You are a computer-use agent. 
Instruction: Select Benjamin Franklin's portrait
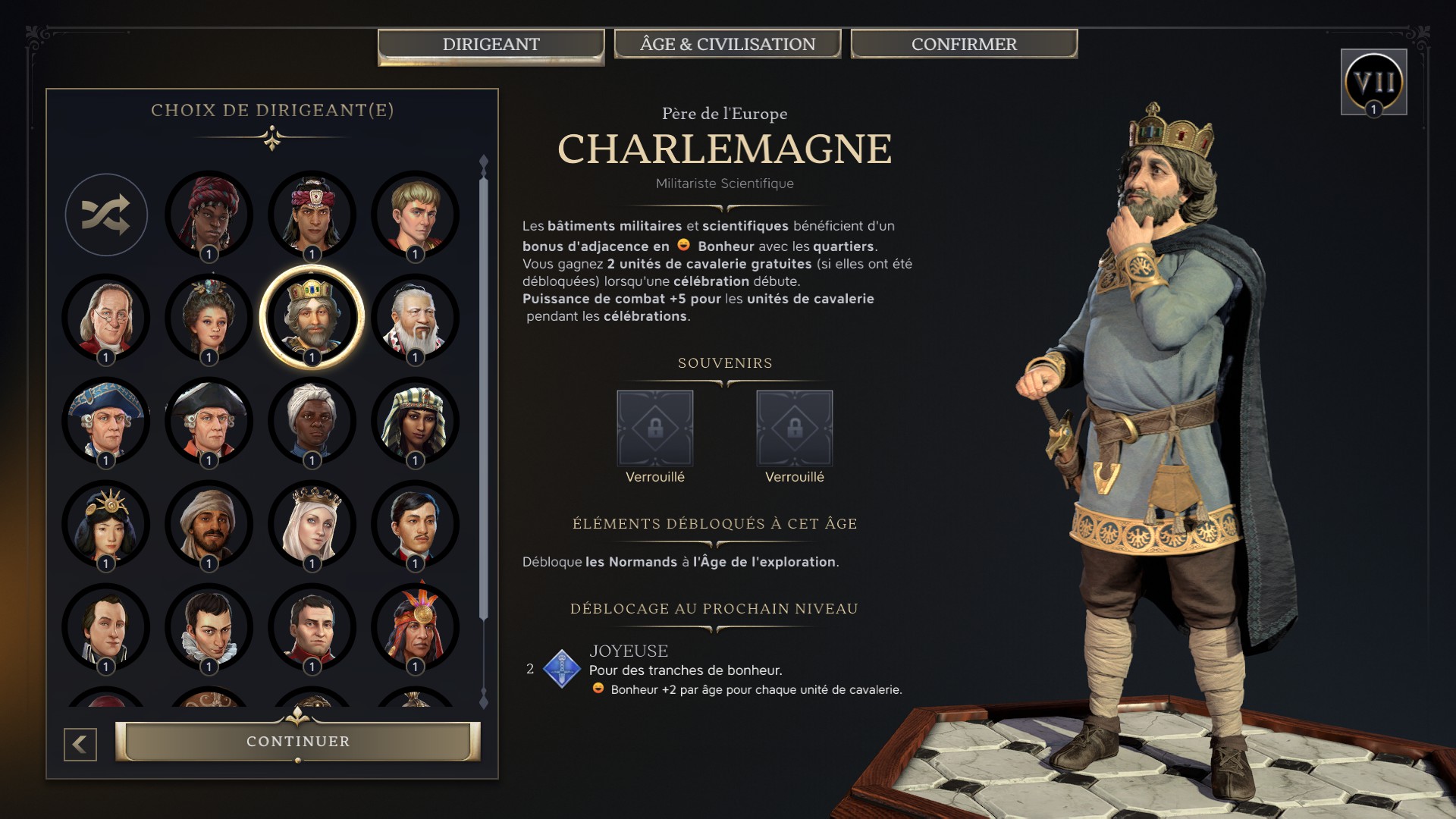point(106,318)
